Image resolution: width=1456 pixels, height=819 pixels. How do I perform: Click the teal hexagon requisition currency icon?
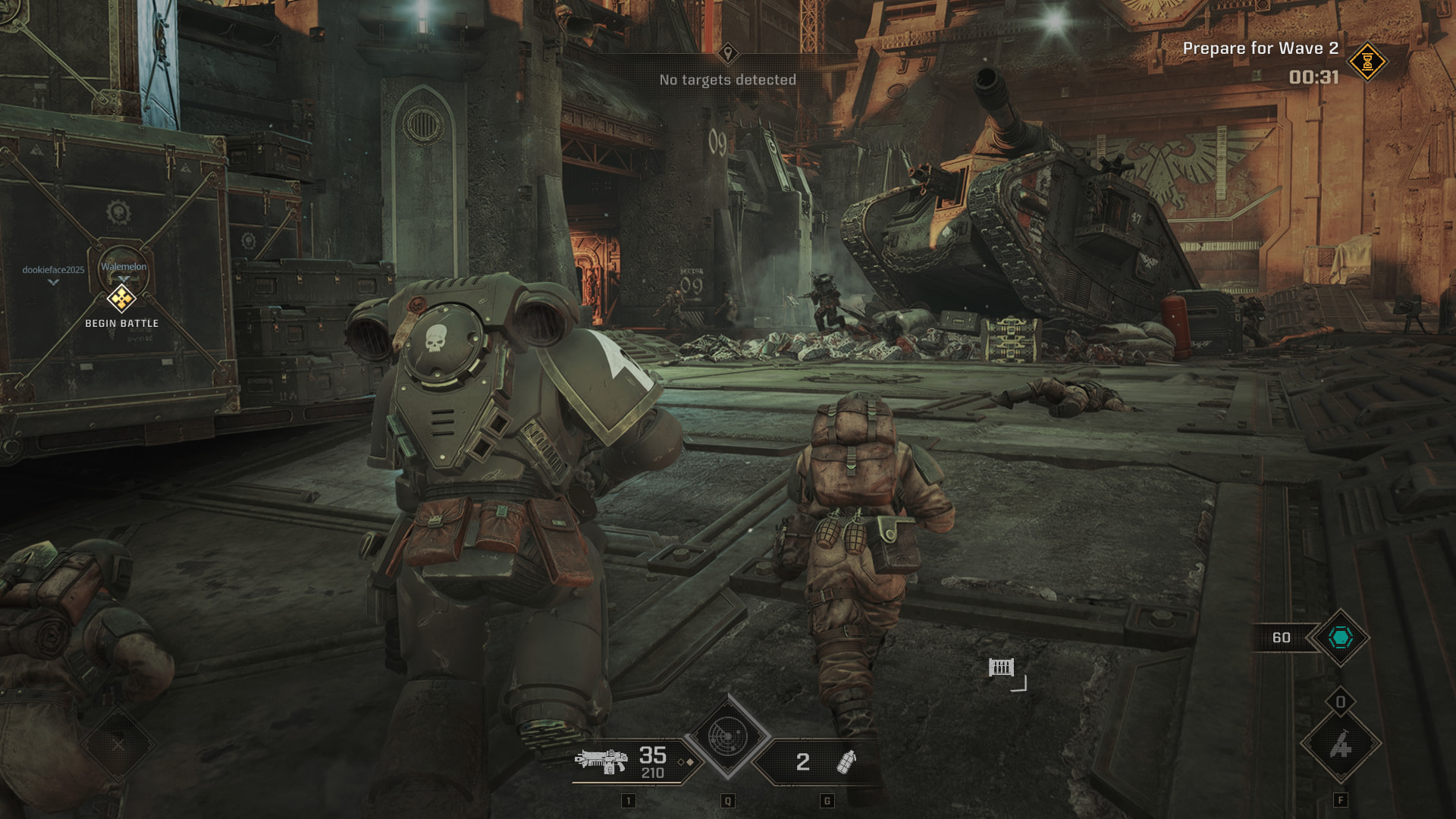click(1340, 638)
